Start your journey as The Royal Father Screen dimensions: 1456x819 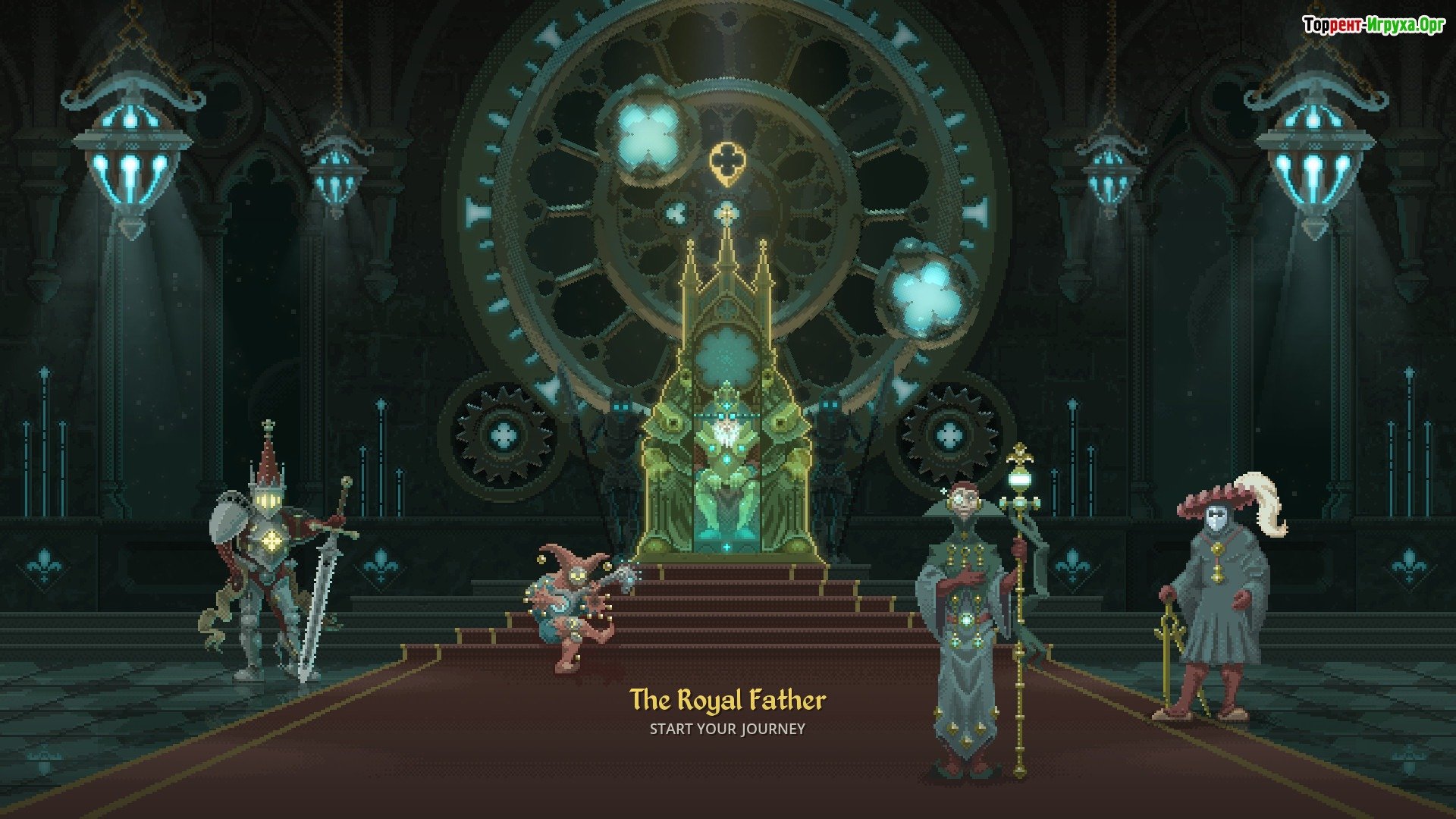pos(726,729)
